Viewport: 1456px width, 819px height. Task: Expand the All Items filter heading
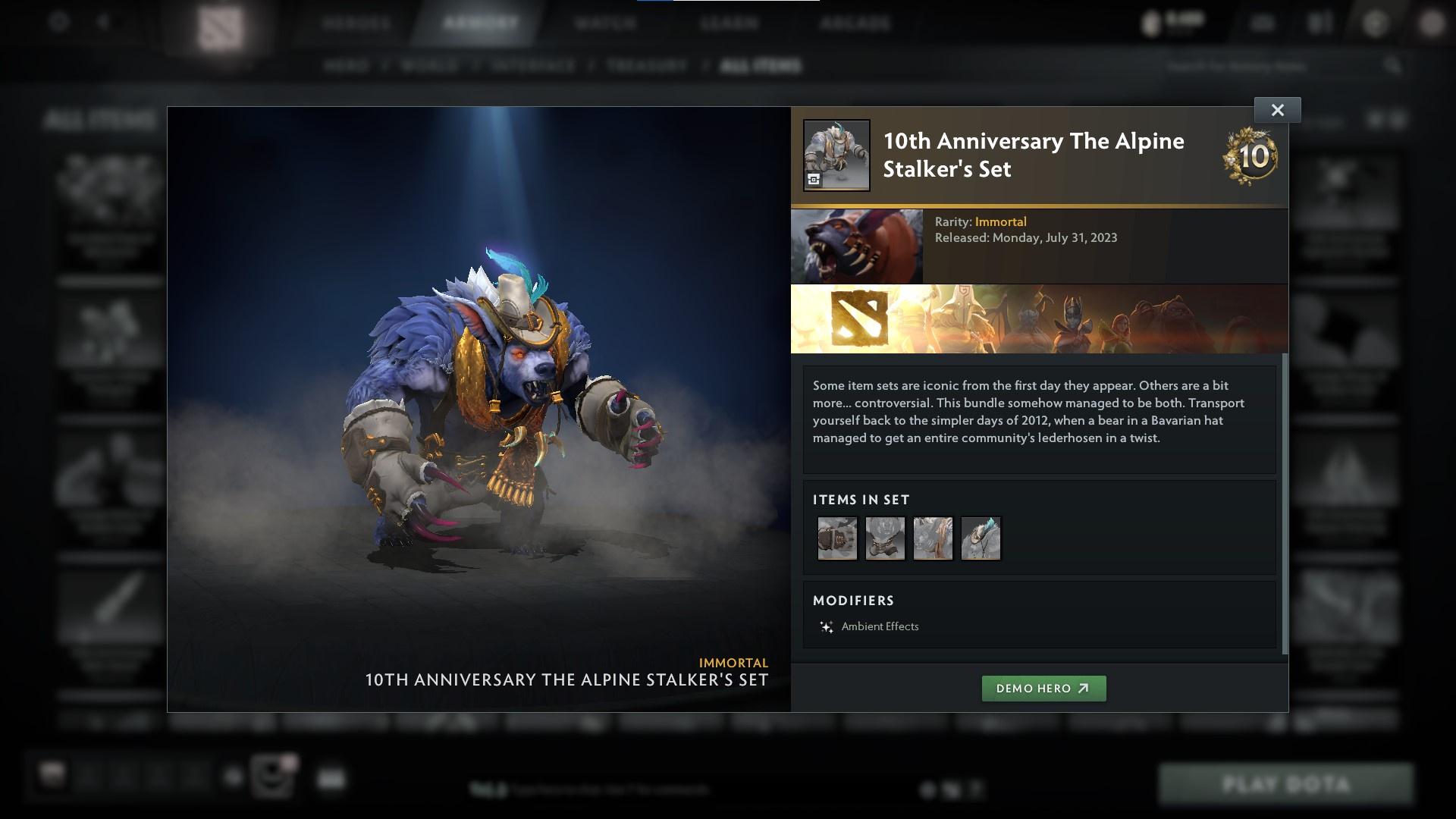pos(99,119)
